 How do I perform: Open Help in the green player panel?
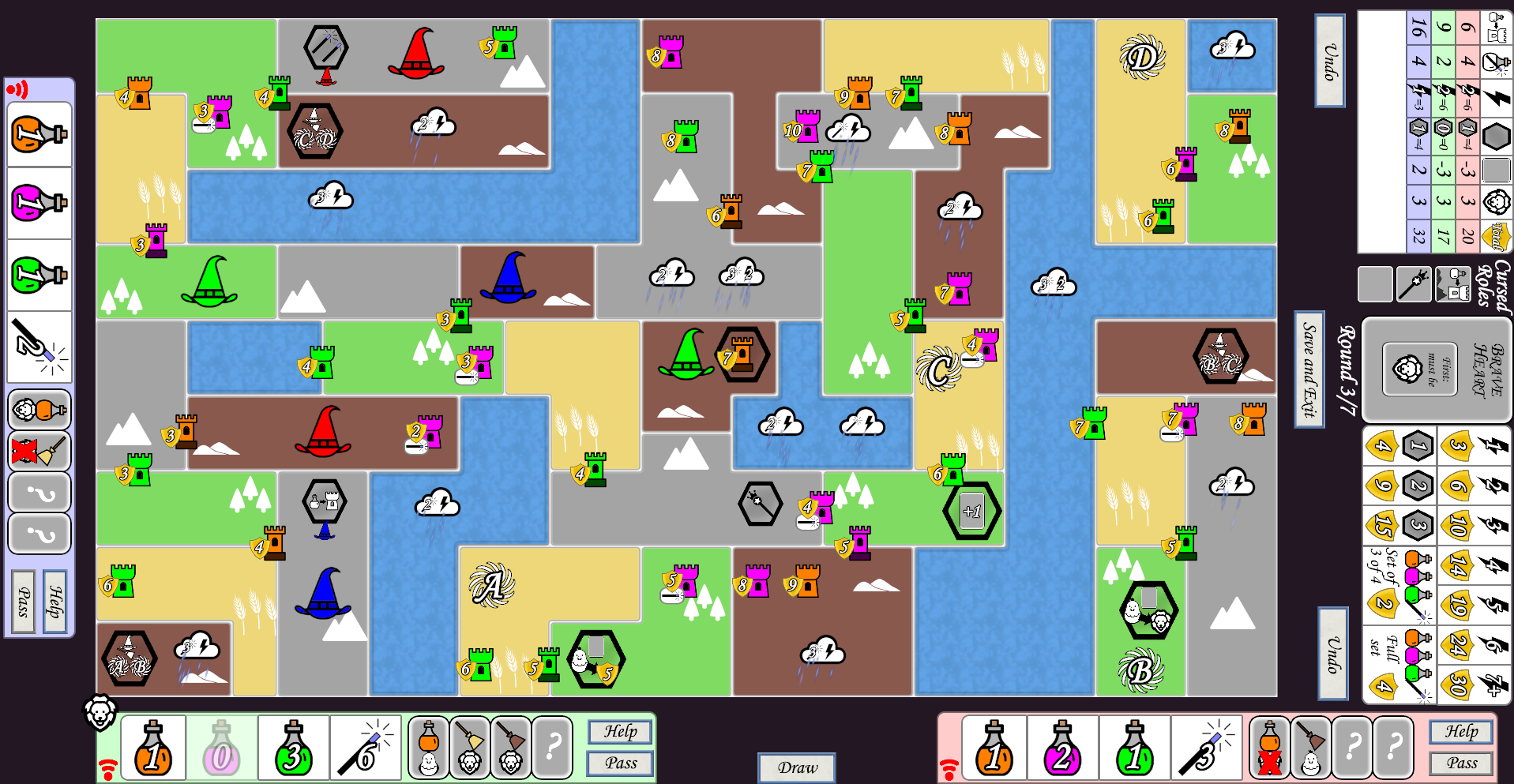point(620,732)
